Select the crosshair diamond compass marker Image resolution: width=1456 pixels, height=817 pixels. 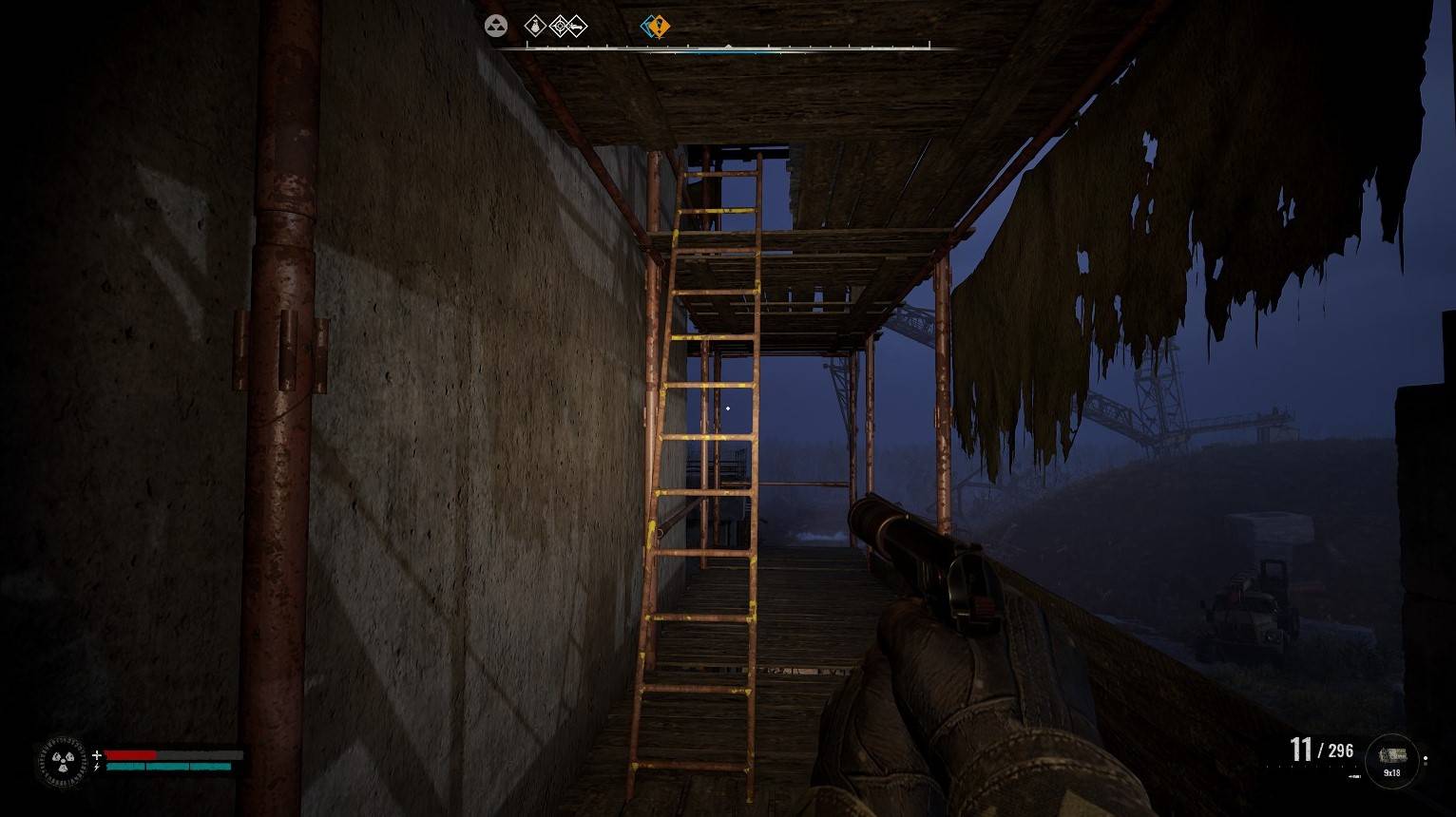560,27
